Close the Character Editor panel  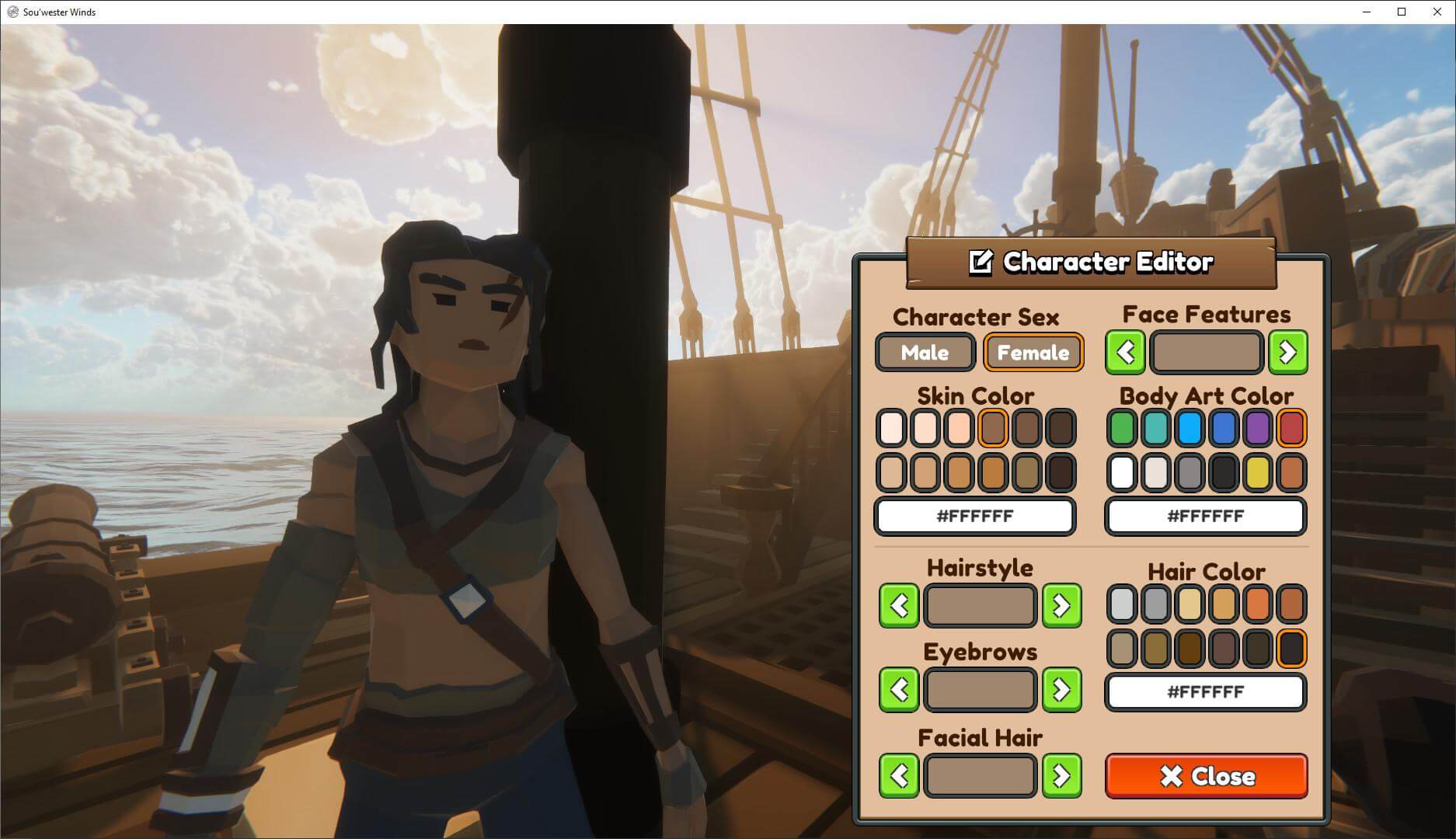coord(1206,776)
